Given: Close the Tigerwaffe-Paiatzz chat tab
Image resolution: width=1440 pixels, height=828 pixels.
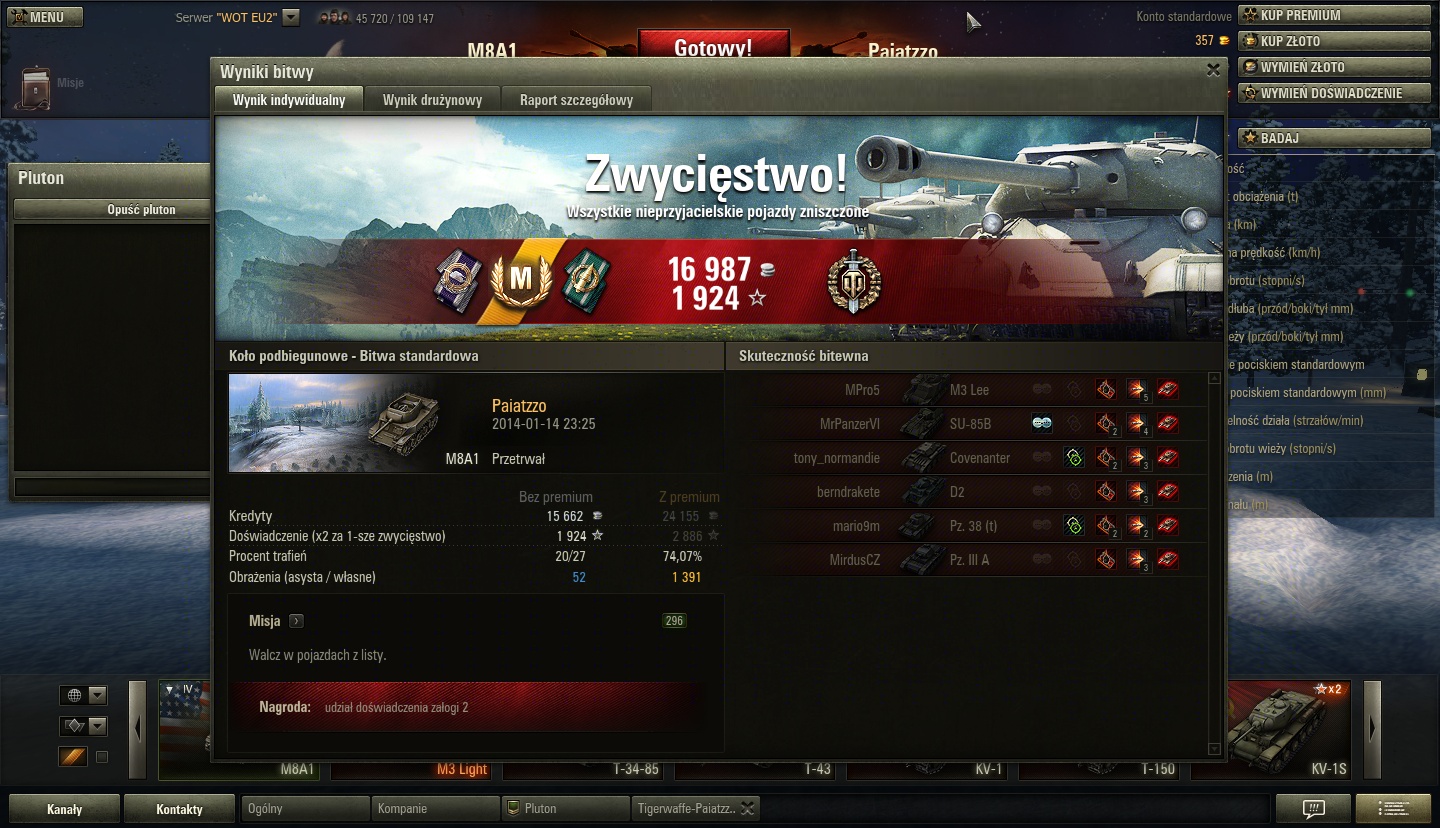Looking at the screenshot, I should [748, 808].
